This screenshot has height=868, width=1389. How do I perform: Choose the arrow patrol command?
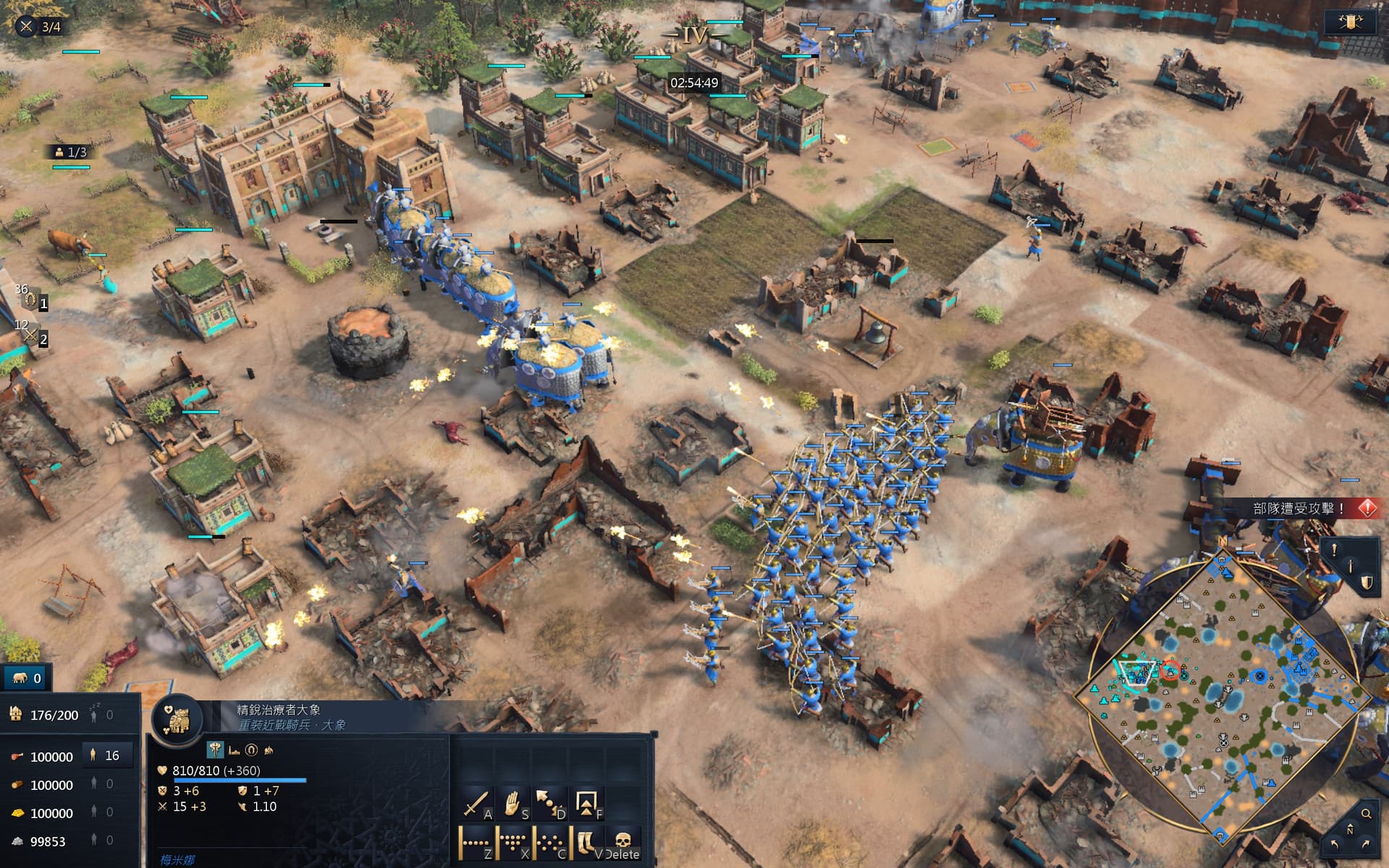click(x=549, y=804)
